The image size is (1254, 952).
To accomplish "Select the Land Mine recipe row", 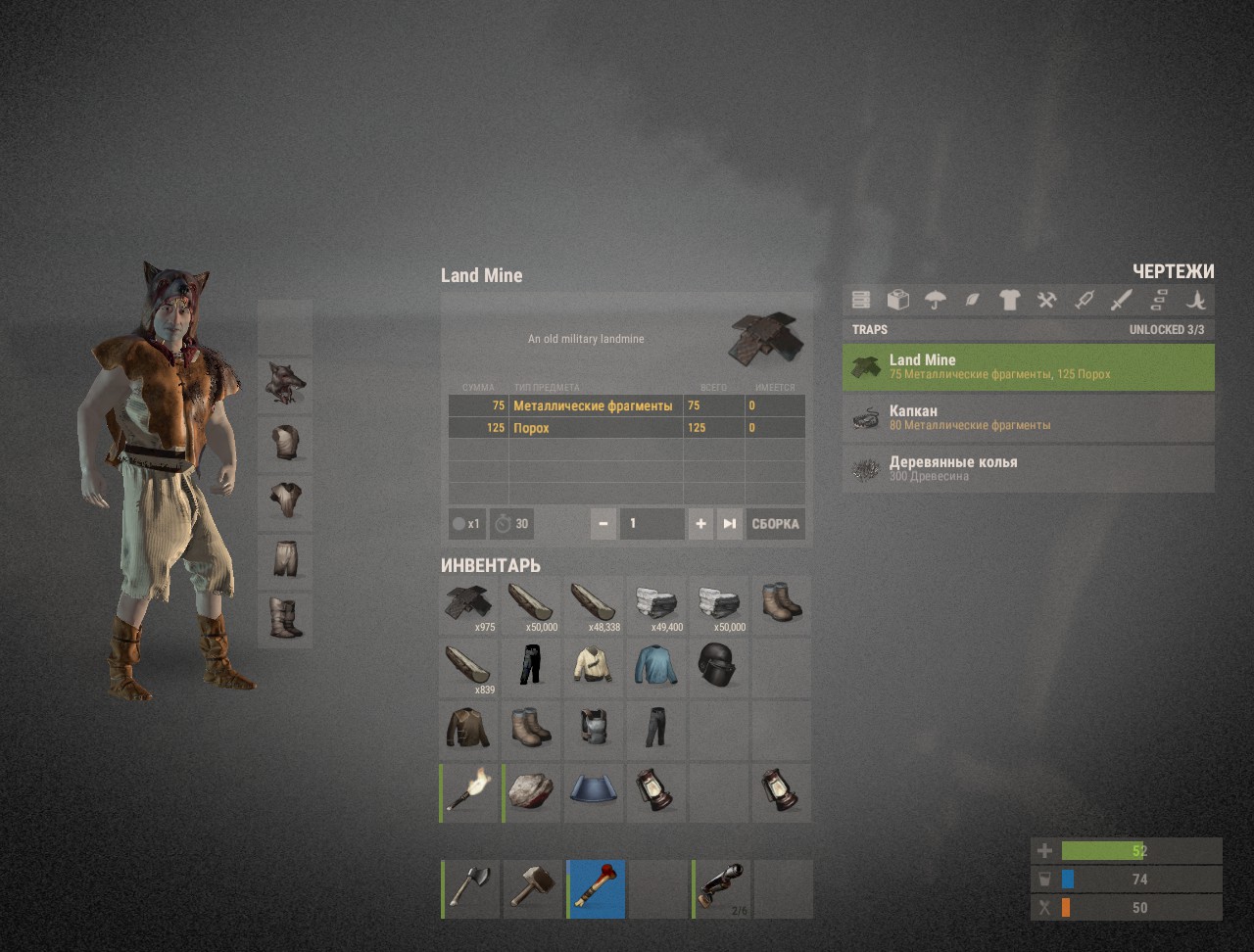I will (1028, 367).
